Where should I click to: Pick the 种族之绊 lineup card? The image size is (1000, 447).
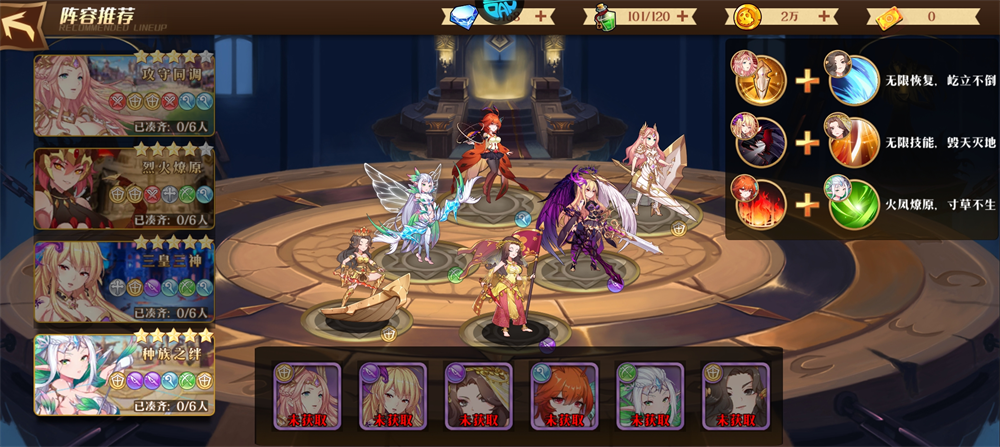pos(124,373)
